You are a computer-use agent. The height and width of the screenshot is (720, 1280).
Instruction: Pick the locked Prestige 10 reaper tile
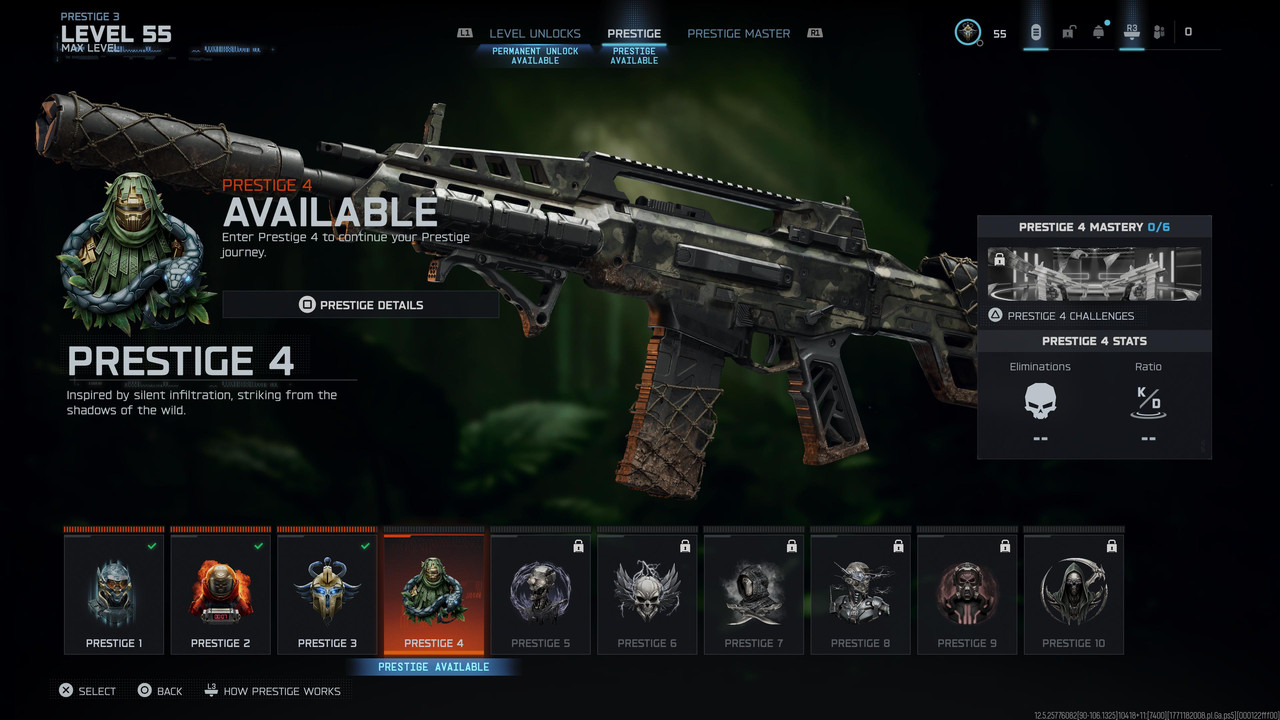tap(1074, 595)
